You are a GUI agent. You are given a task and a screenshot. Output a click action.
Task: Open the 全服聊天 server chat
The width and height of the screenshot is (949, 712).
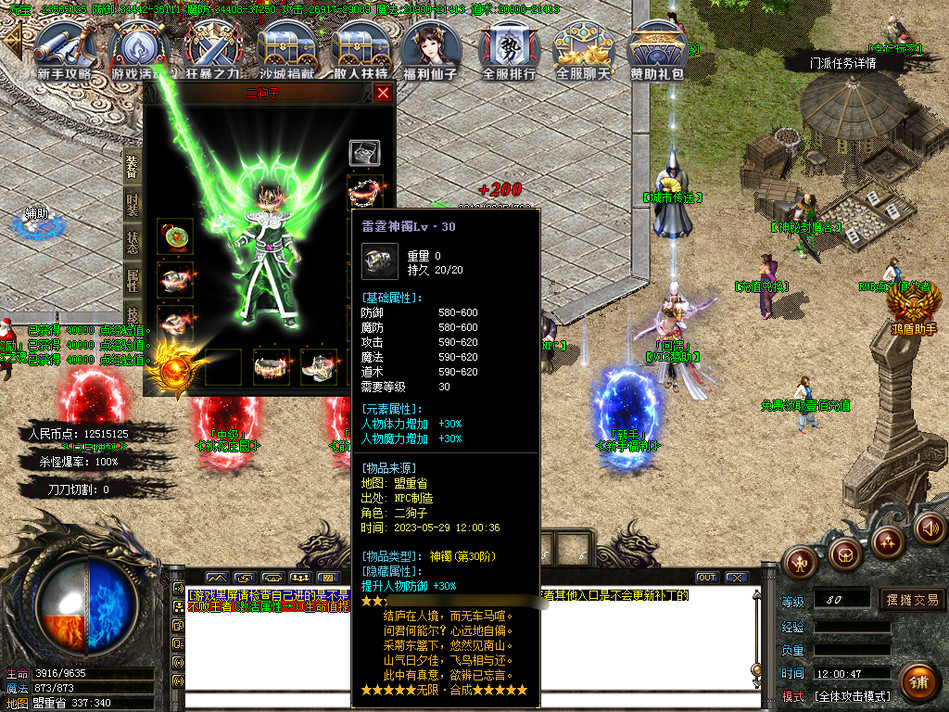pos(583,50)
